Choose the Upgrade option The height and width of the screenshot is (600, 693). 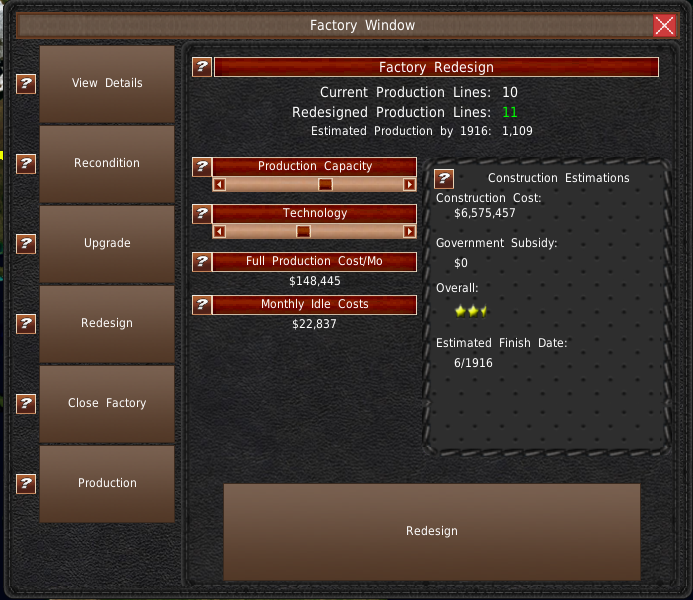(x=107, y=244)
